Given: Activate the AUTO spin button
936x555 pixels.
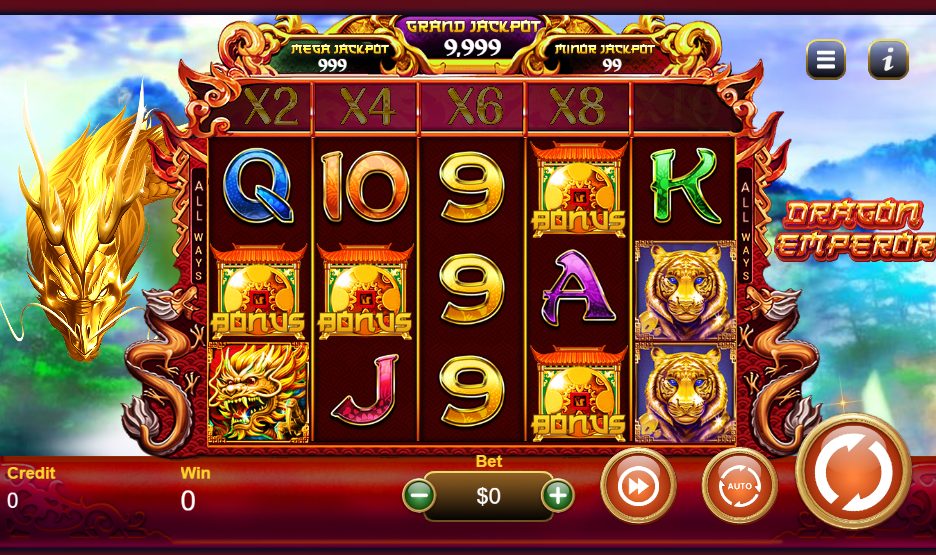Looking at the screenshot, I should coord(739,486).
